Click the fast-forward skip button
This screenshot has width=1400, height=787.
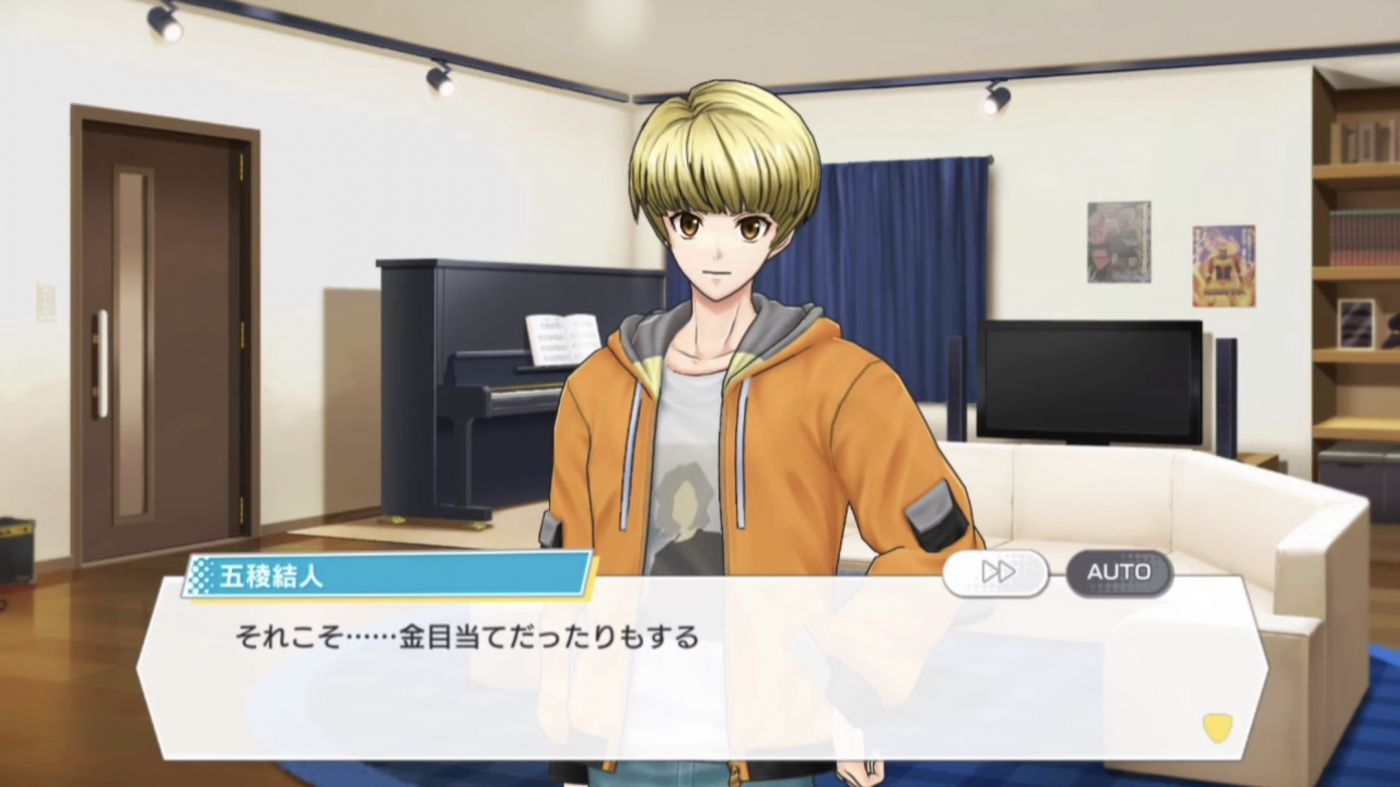coord(996,572)
